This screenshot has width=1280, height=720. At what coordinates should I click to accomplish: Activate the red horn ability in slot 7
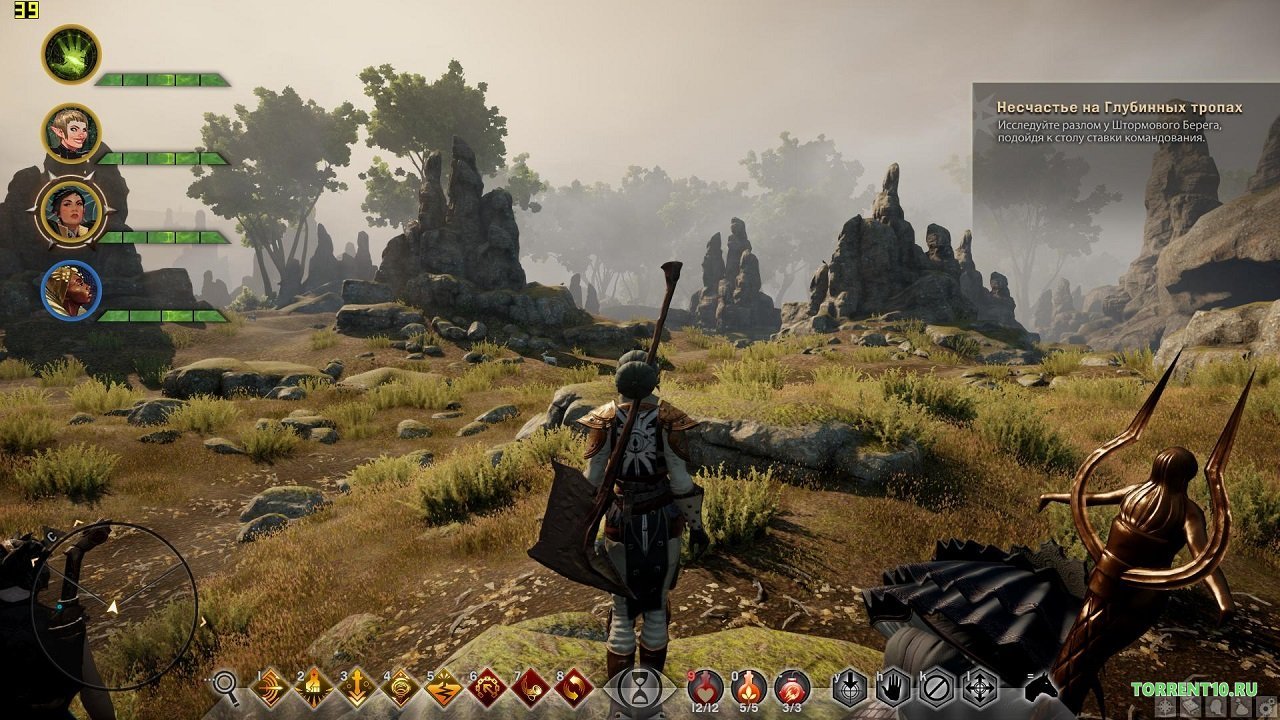[x=529, y=688]
